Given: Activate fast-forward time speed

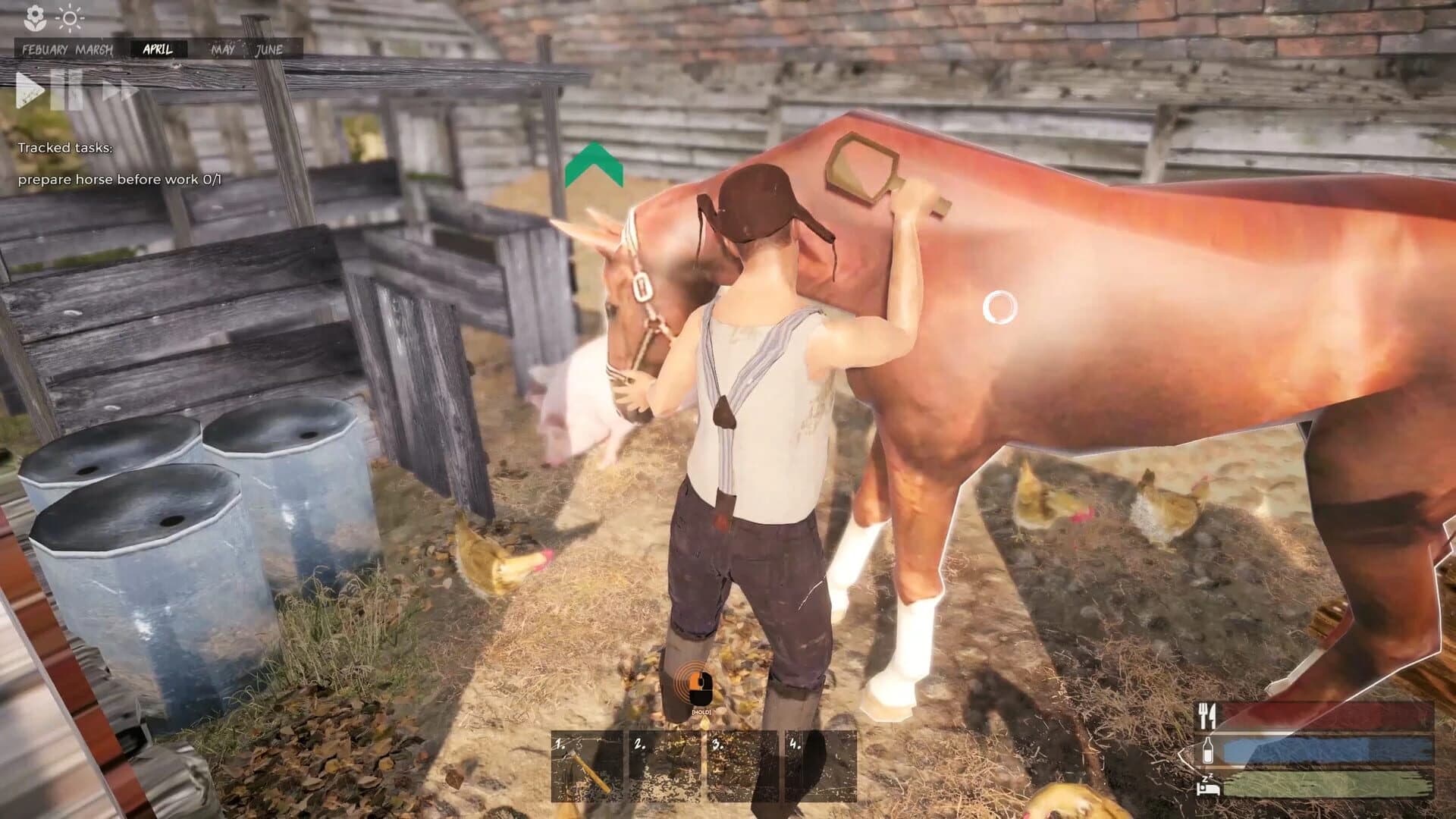Looking at the screenshot, I should pyautogui.click(x=120, y=91).
